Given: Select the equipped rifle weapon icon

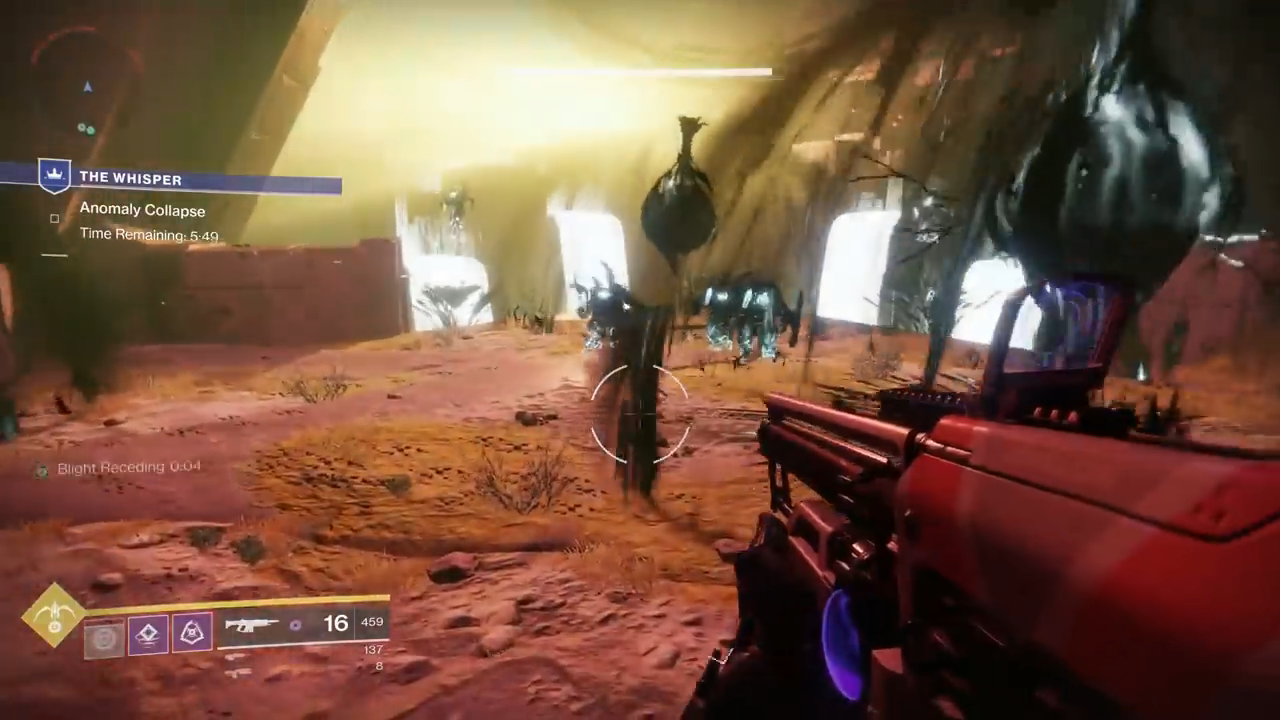Looking at the screenshot, I should pos(251,626).
